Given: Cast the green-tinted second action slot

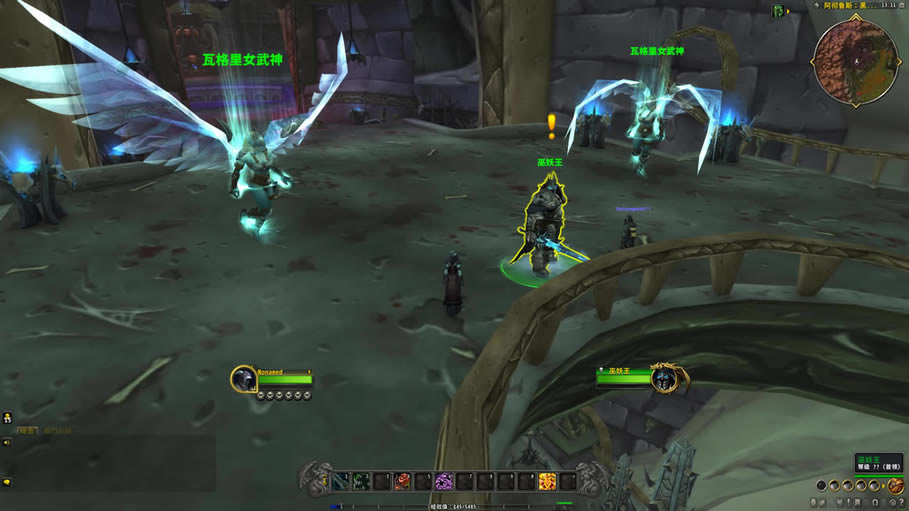Looking at the screenshot, I should 361,482.
